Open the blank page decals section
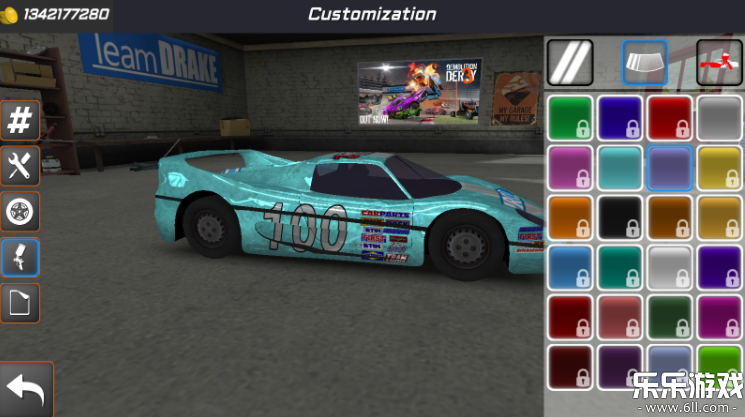 tap(20, 302)
